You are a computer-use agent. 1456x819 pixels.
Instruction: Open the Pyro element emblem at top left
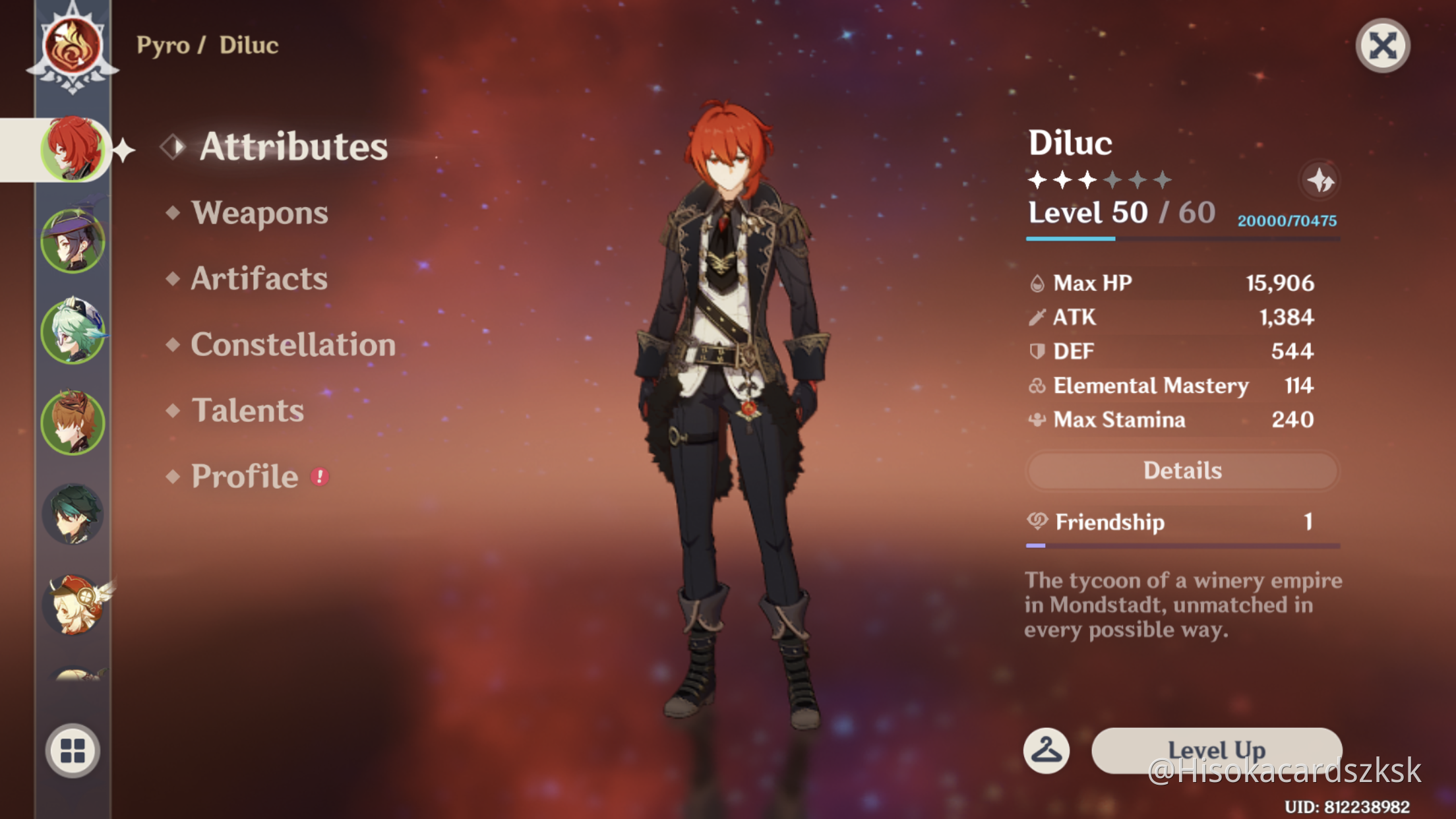pyautogui.click(x=73, y=46)
